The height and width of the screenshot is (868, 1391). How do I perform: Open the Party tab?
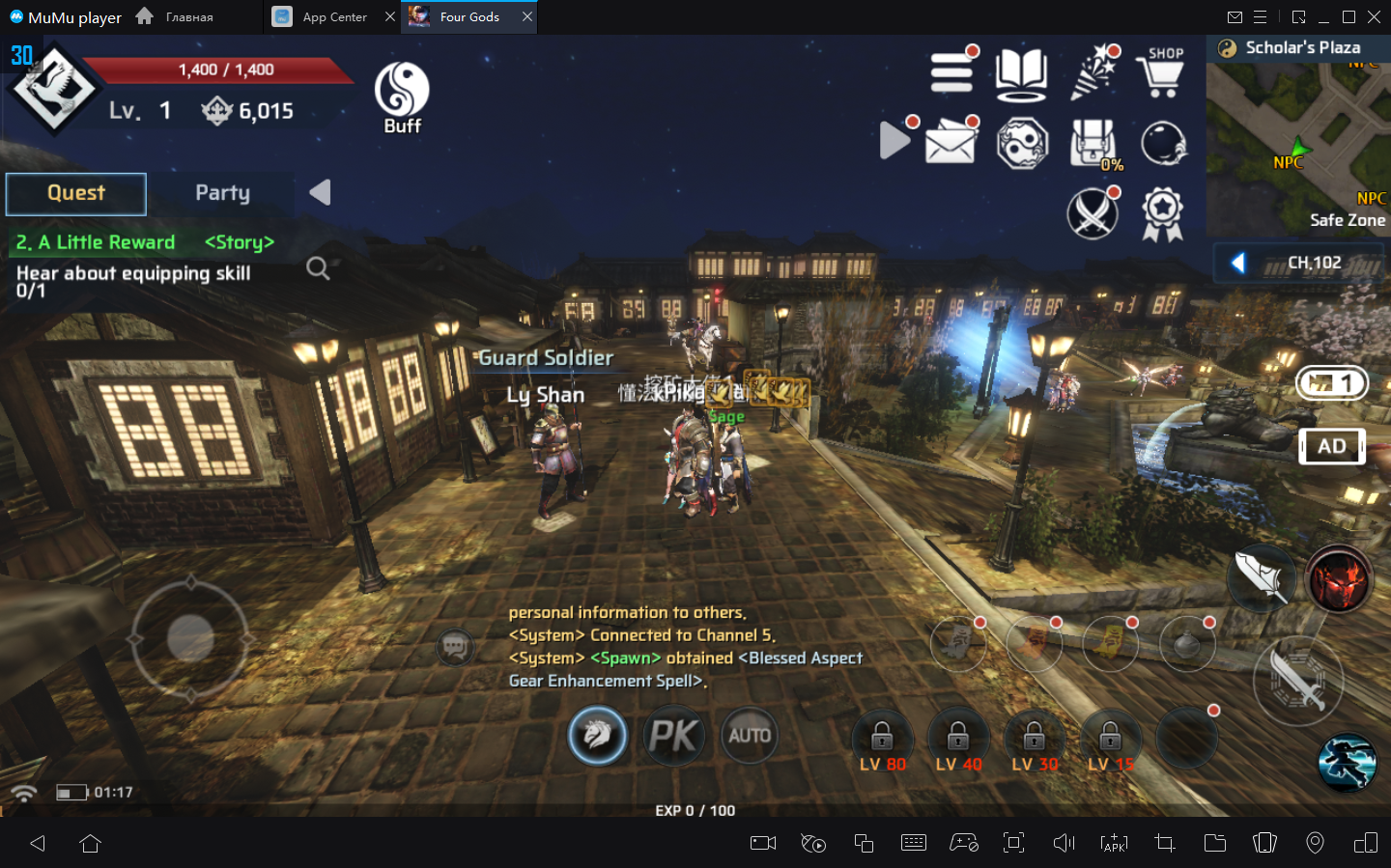click(x=222, y=193)
